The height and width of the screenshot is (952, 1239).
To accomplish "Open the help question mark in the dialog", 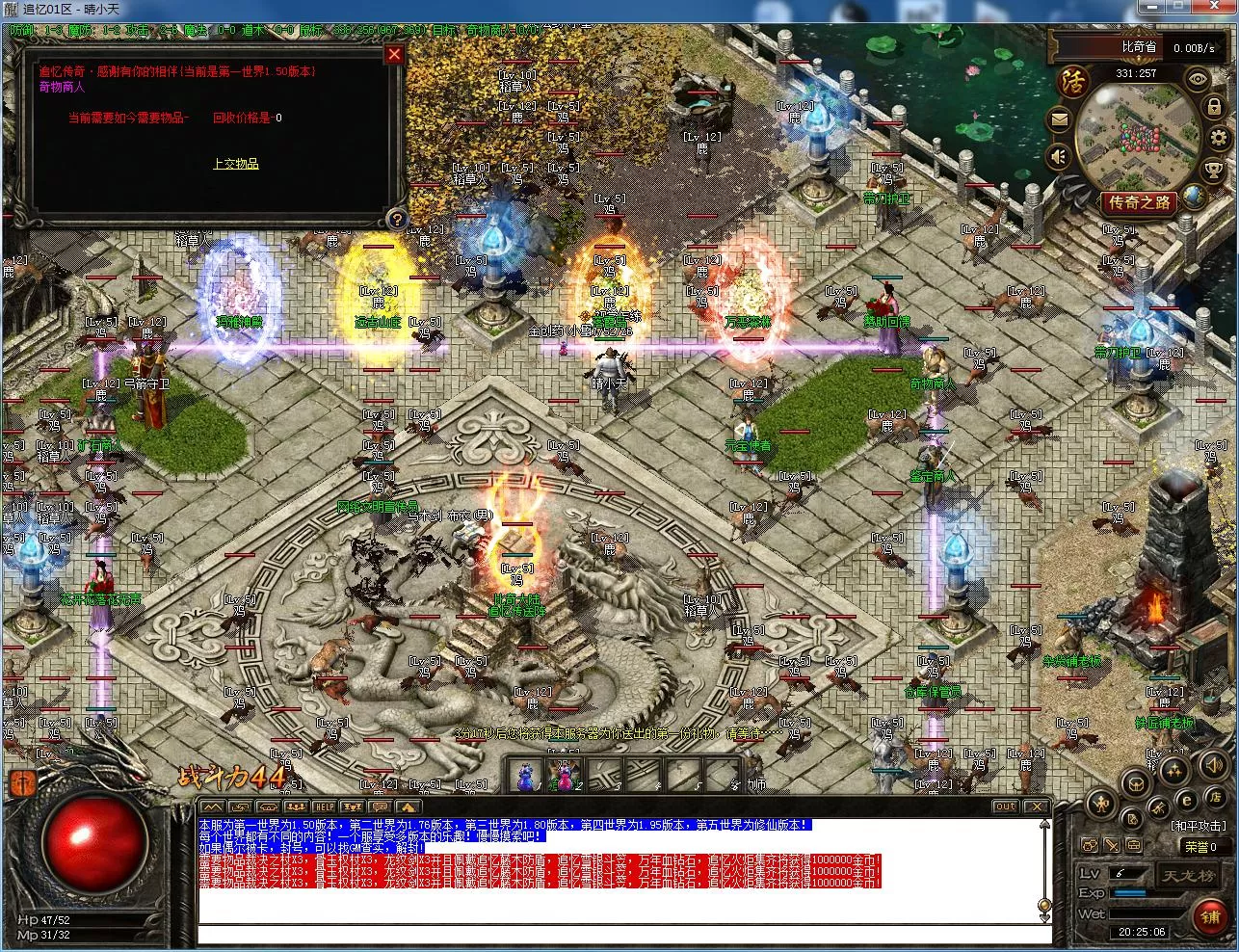I will coord(396,220).
